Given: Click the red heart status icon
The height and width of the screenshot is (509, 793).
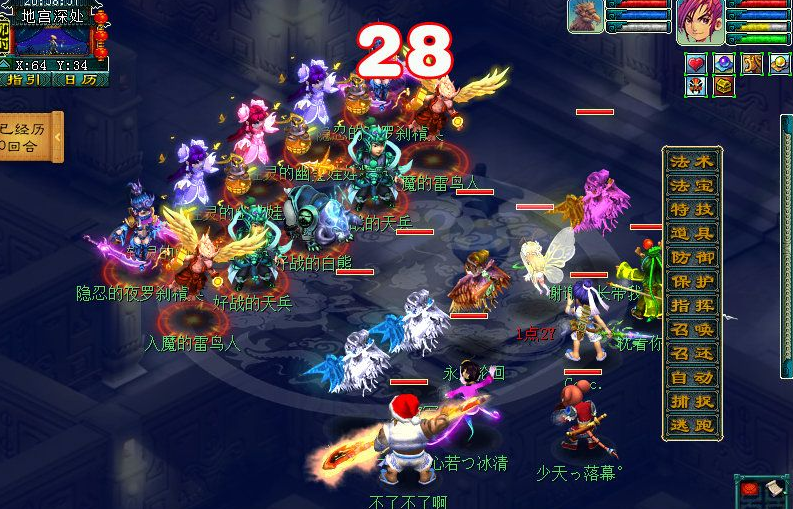Looking at the screenshot, I should point(697,63).
